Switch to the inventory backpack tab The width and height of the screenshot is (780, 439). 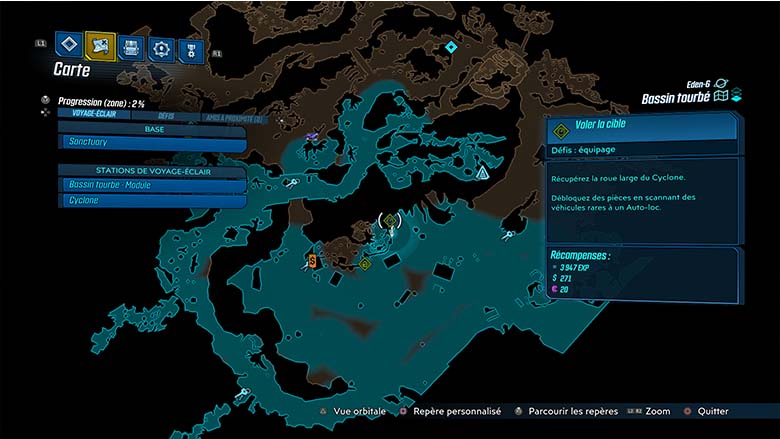[131, 46]
